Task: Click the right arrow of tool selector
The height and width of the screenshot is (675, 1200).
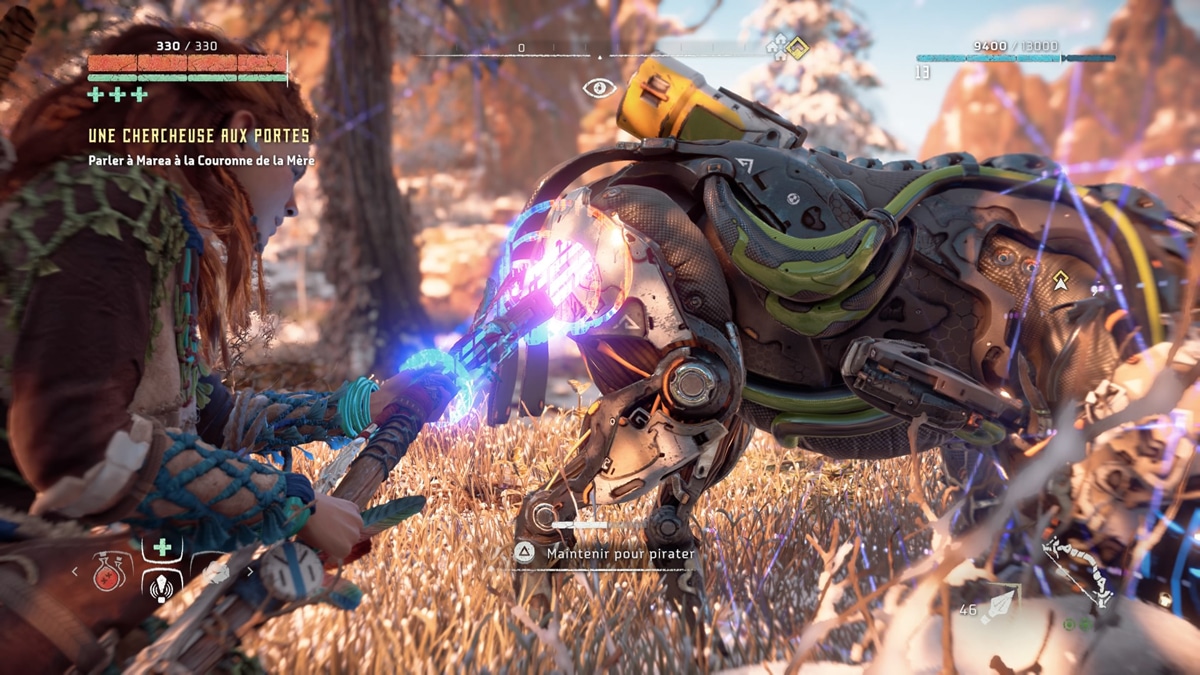Action: (249, 572)
